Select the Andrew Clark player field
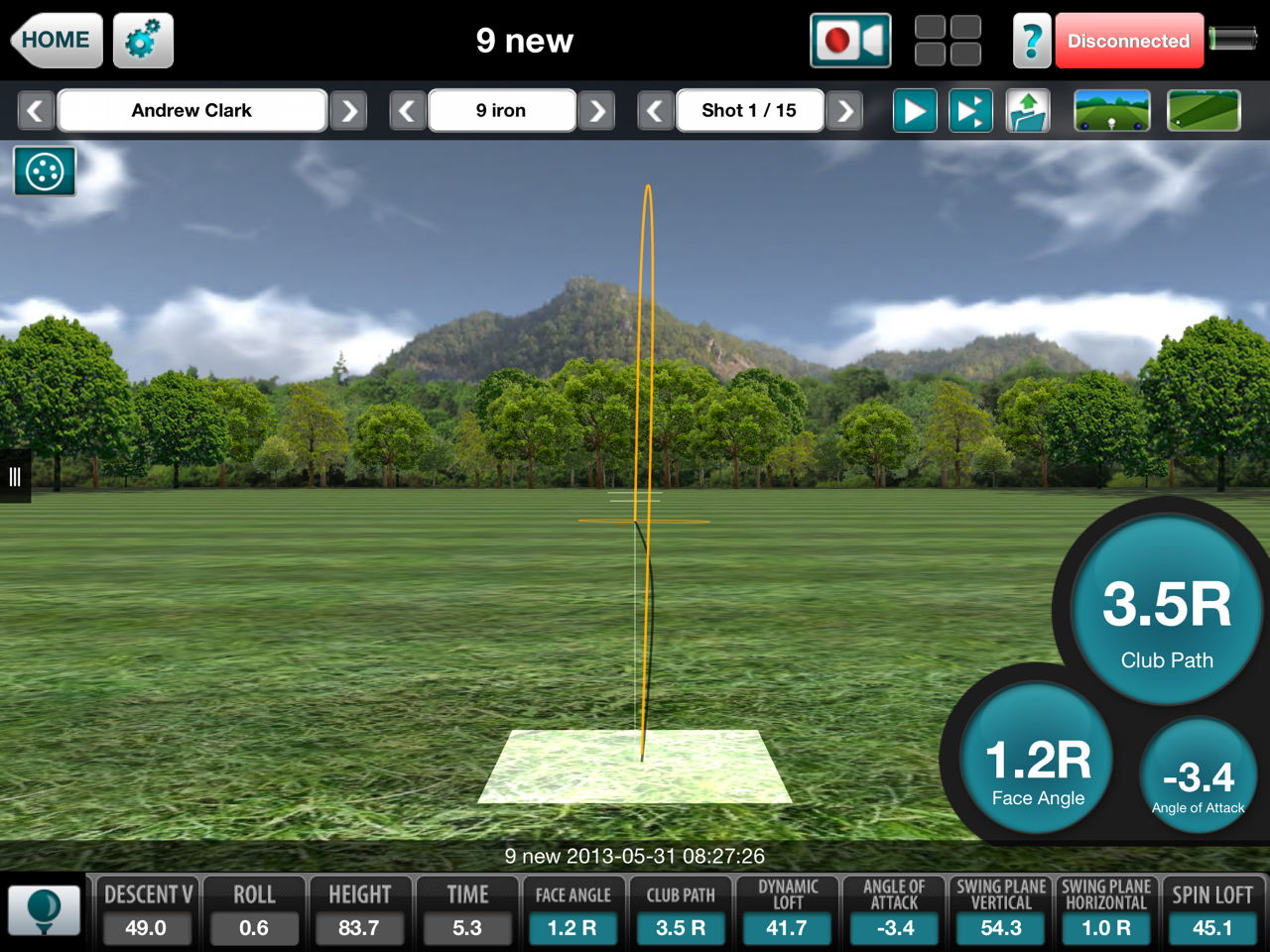The width and height of the screenshot is (1270, 952). click(191, 110)
